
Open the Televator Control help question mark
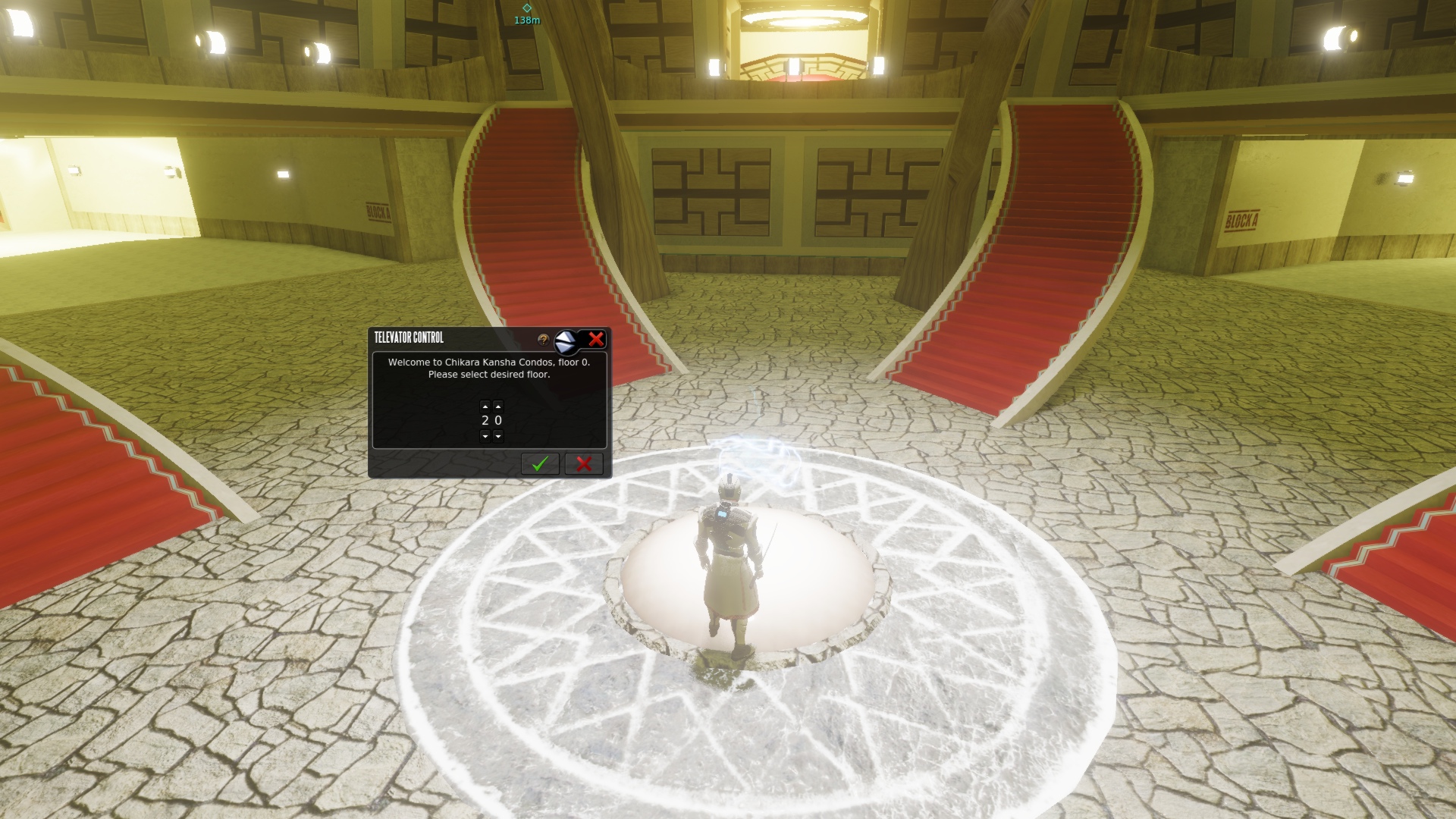[x=543, y=340]
